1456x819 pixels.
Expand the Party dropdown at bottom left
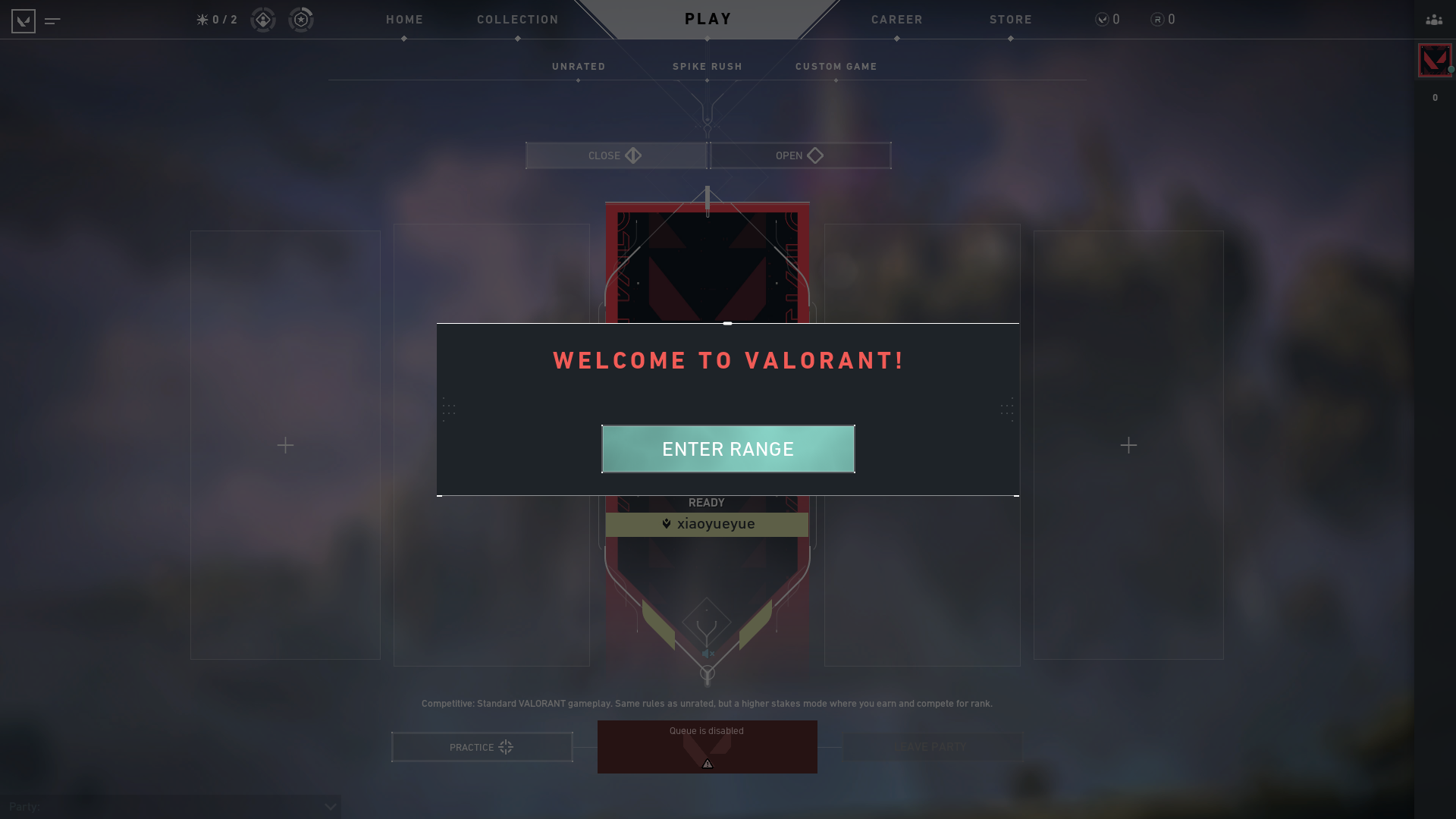point(330,807)
